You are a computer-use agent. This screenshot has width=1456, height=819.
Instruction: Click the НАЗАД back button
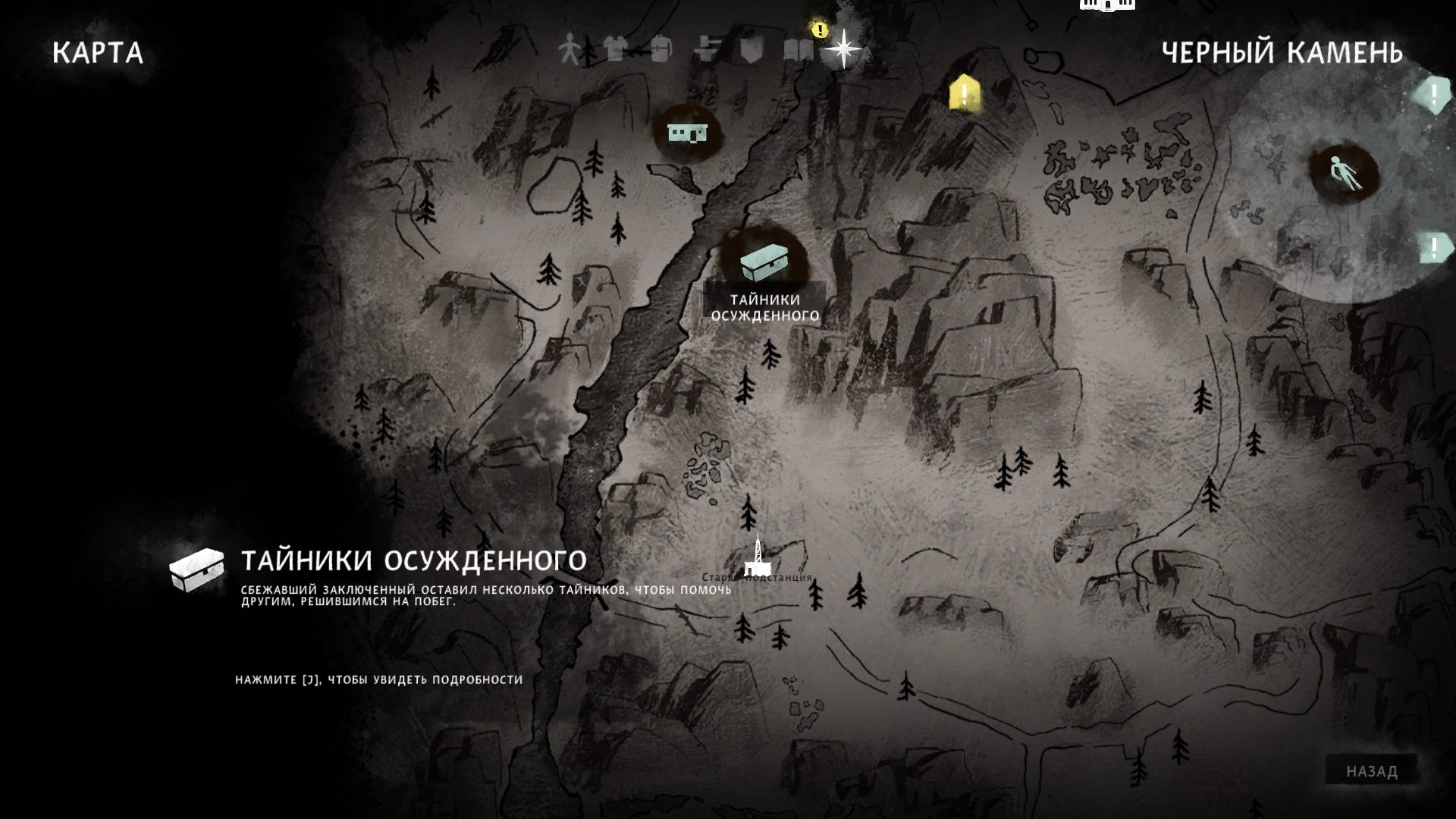[x=1371, y=771]
